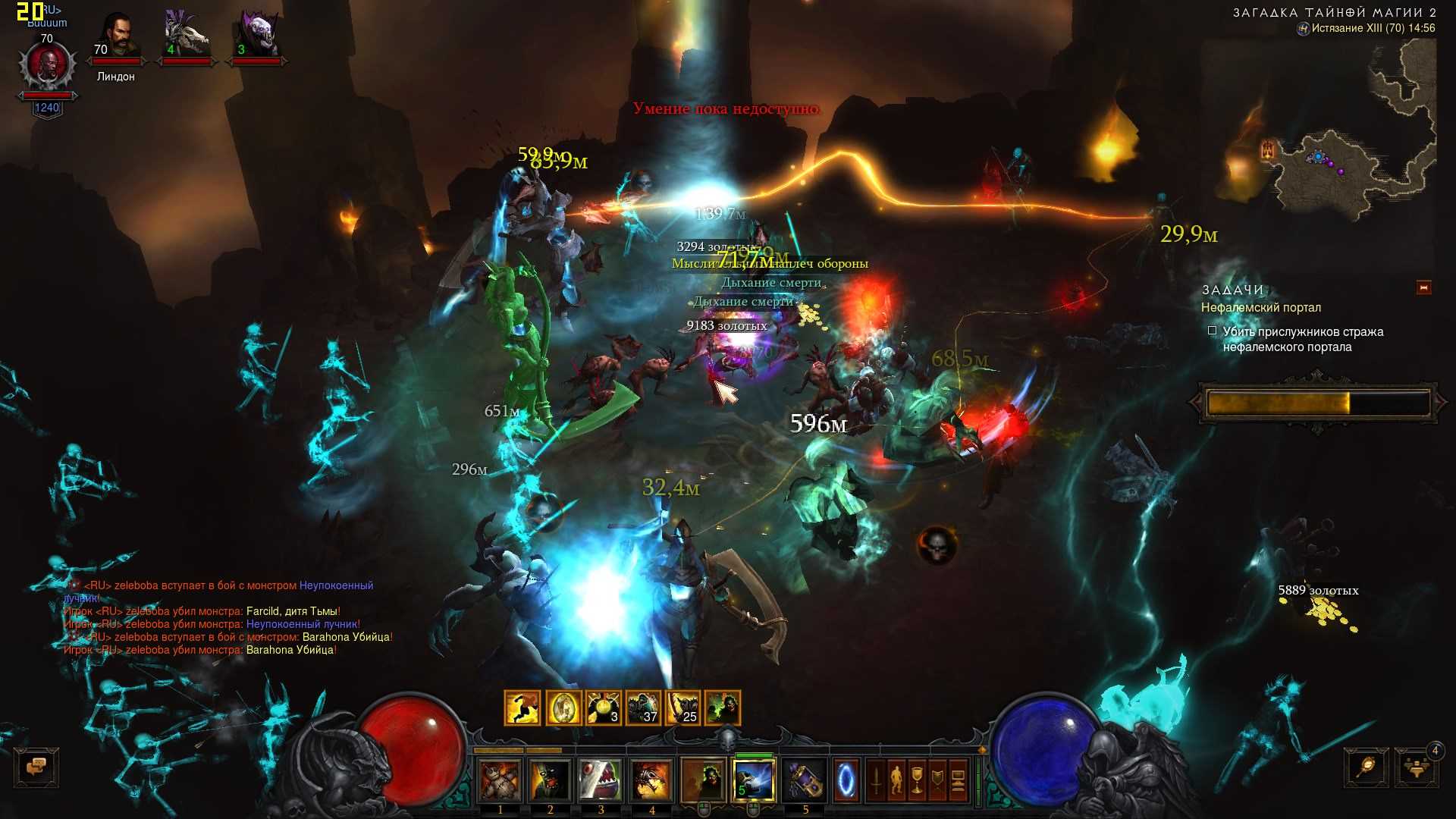Collapse the objectives tracker panel
The width and height of the screenshot is (1456, 819).
click(x=1423, y=288)
